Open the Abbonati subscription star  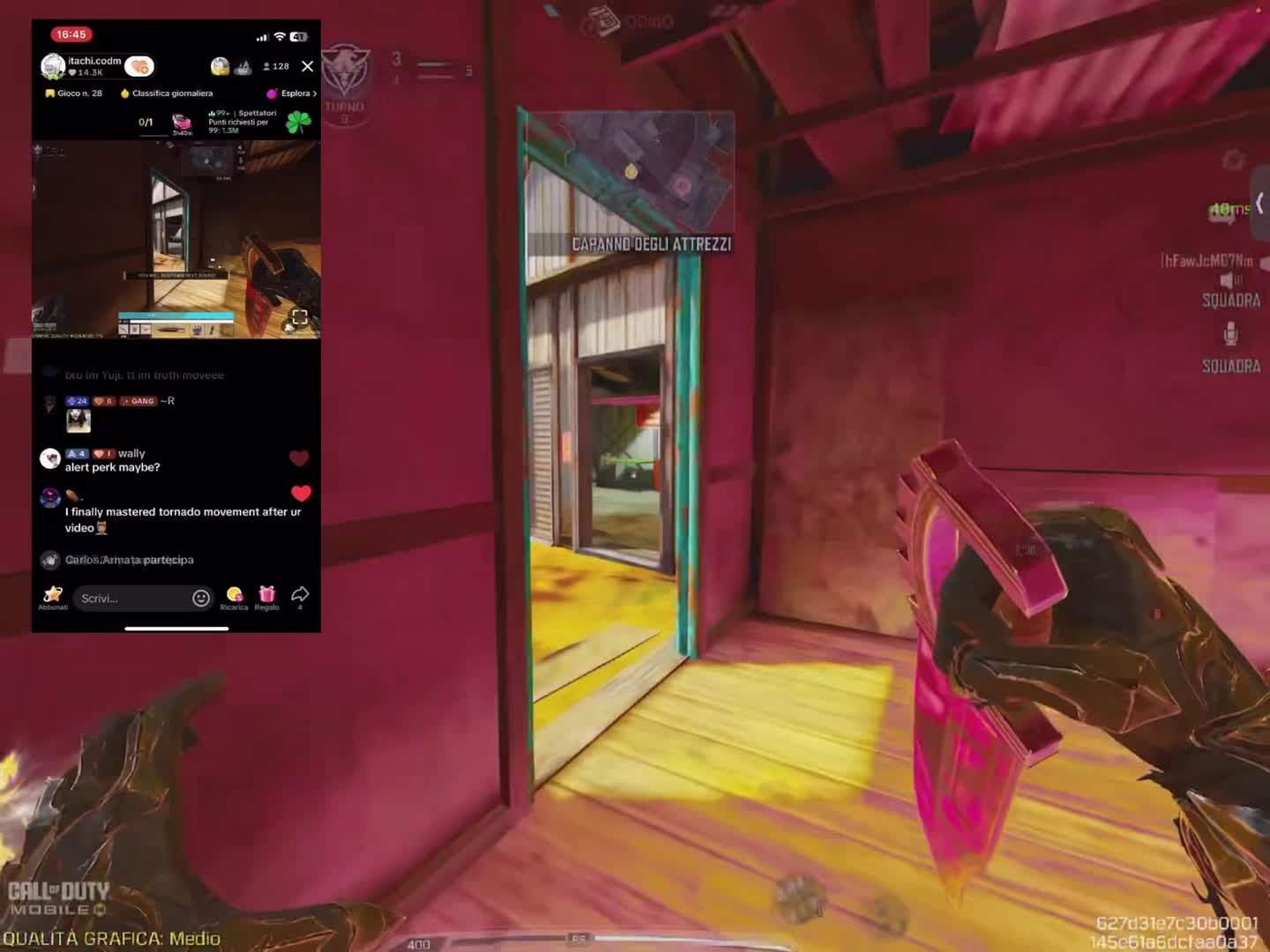click(53, 597)
